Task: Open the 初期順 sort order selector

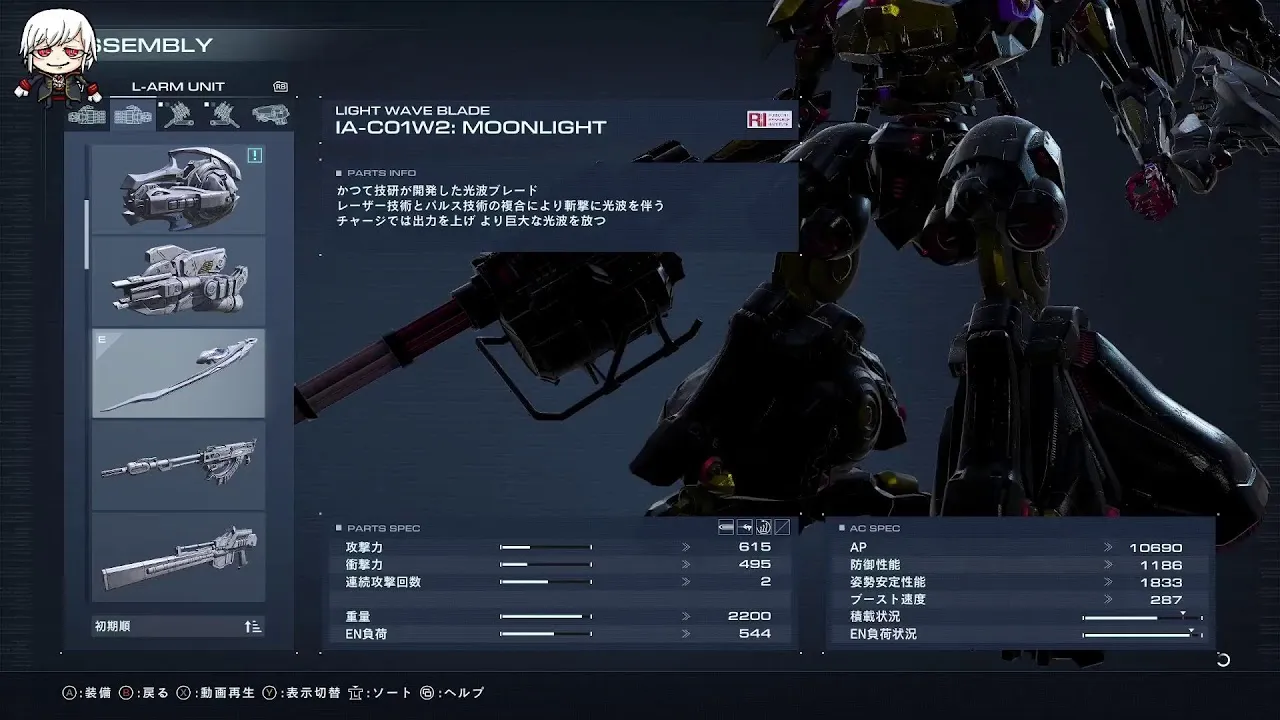Action: (x=178, y=627)
